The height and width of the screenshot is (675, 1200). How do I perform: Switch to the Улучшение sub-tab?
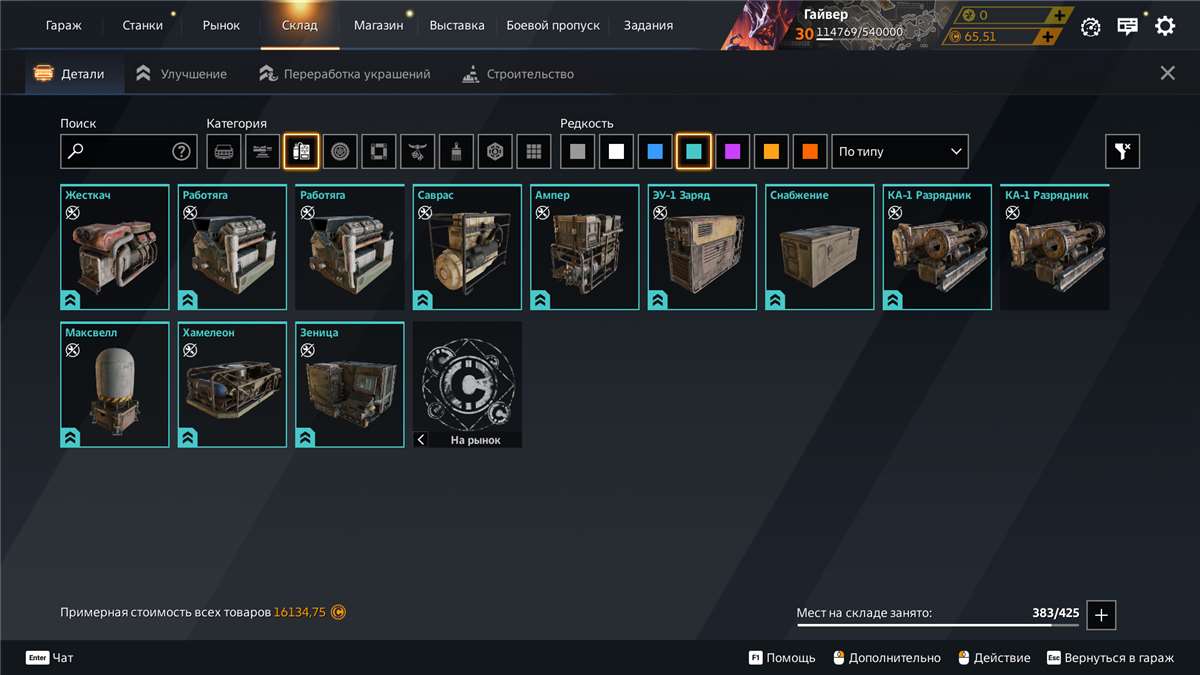click(182, 74)
